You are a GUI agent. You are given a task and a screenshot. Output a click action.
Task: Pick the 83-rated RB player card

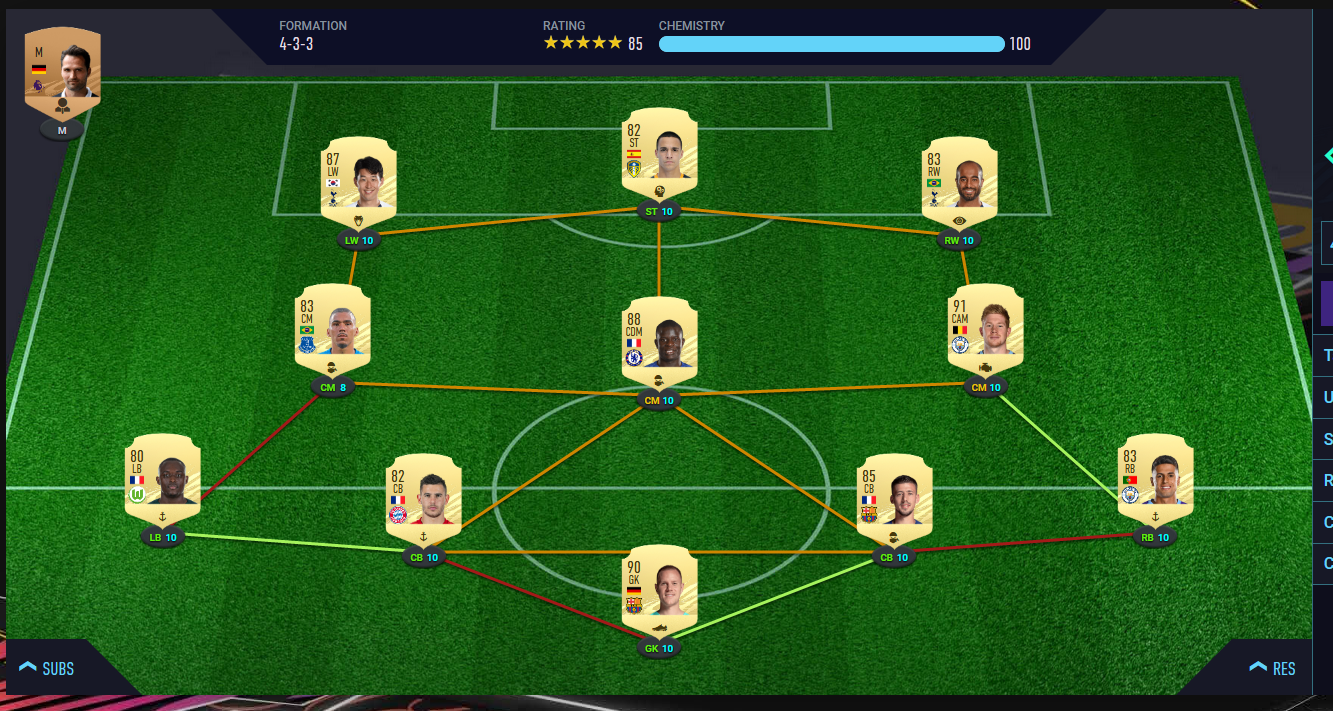[x=1155, y=477]
